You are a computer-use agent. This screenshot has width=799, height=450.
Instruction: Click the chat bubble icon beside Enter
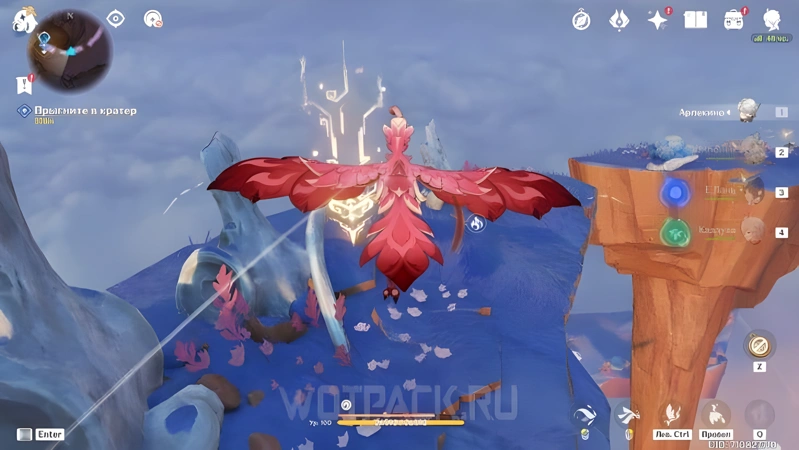[24, 434]
